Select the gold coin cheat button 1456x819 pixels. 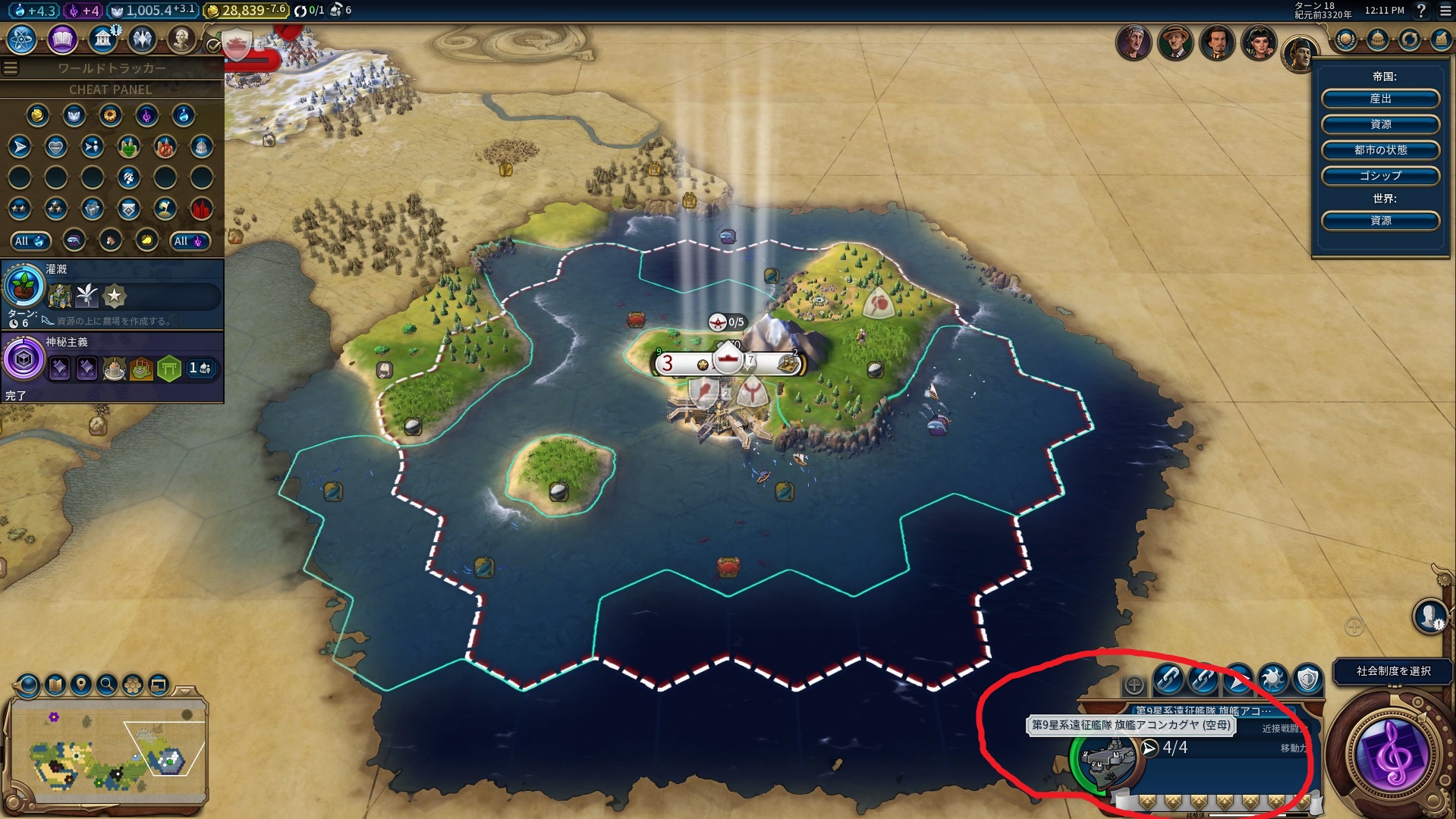tap(37, 115)
